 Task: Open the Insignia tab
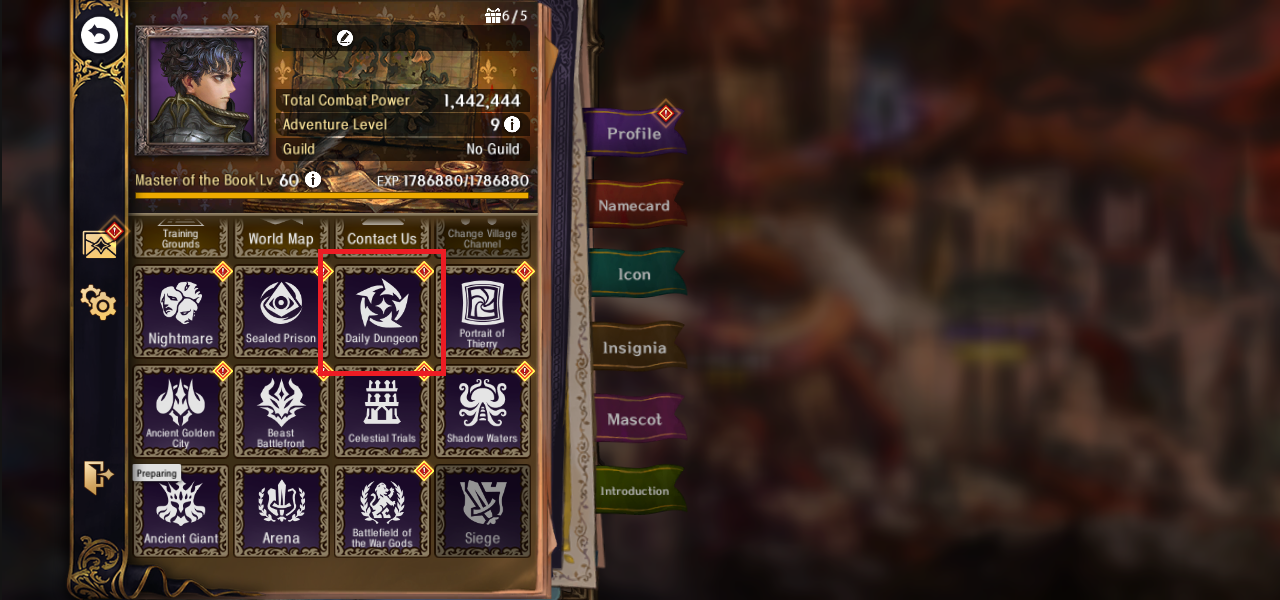click(634, 348)
